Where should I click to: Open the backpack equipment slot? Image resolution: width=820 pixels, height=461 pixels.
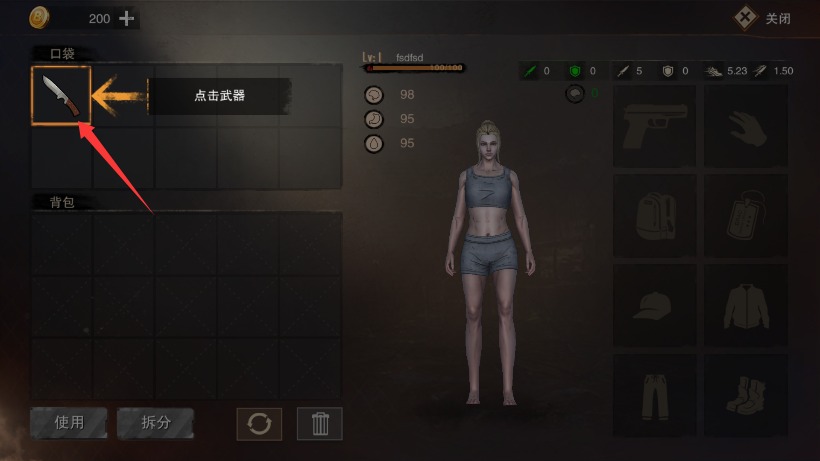coord(654,215)
